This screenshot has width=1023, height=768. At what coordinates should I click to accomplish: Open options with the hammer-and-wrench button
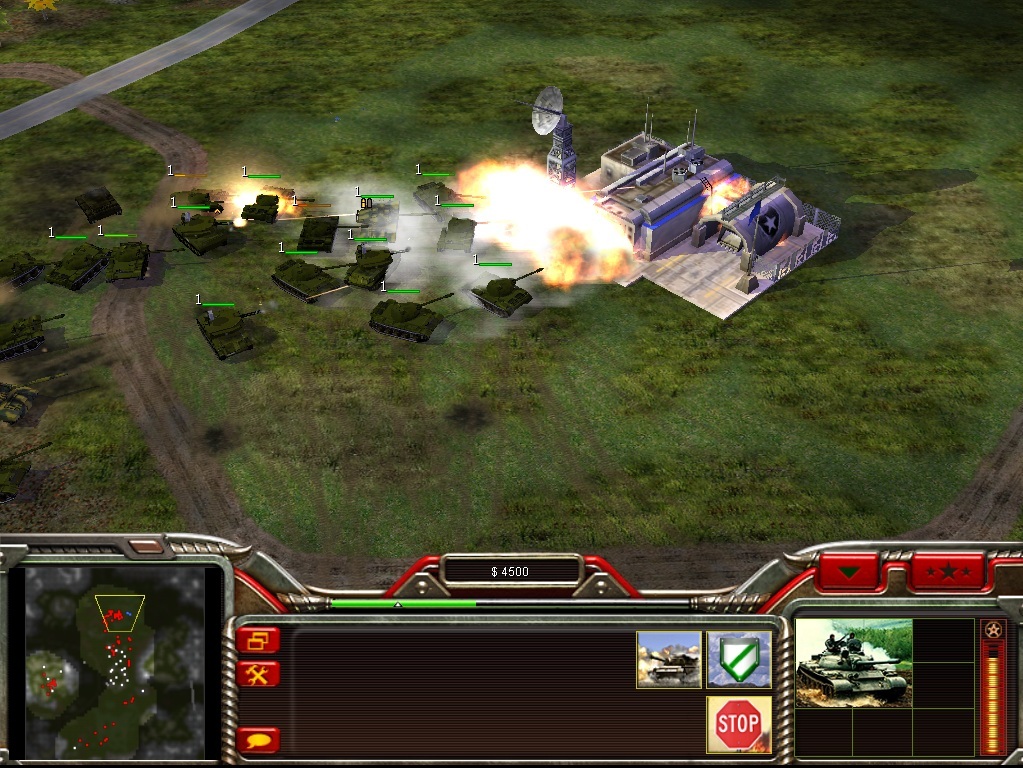[x=259, y=674]
